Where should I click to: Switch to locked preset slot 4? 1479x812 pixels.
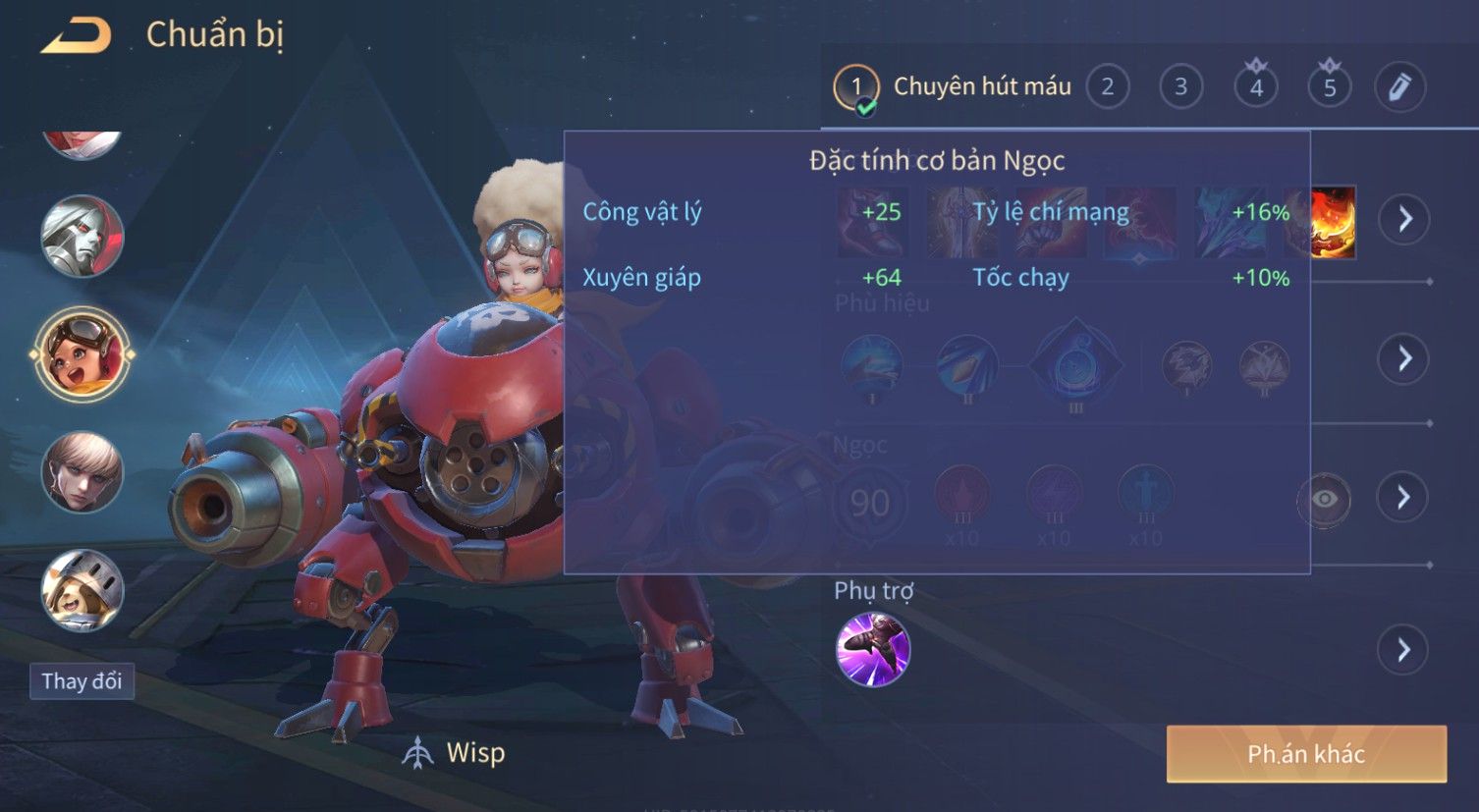tap(1256, 87)
